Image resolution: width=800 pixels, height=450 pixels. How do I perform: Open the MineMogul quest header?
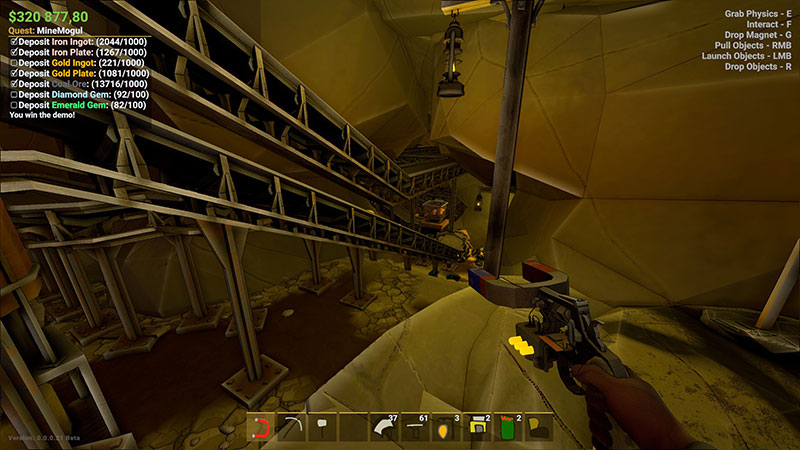pyautogui.click(x=42, y=31)
